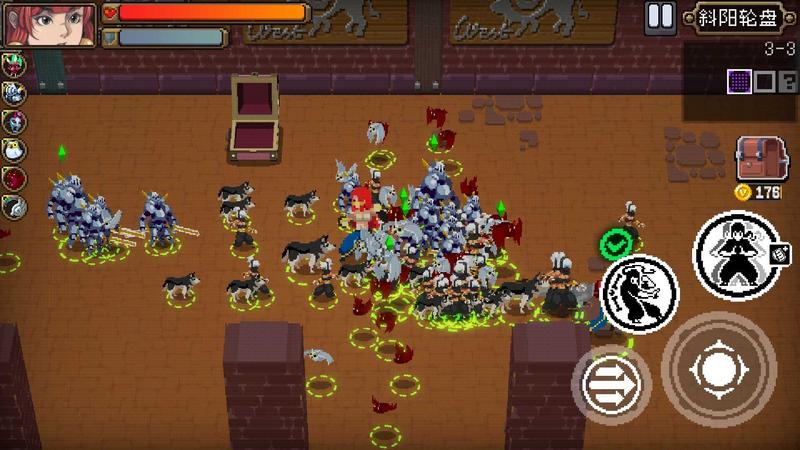Screen dimensions: 800x450
Task: Tap the red-haired heroine portrait
Action: click(x=50, y=24)
